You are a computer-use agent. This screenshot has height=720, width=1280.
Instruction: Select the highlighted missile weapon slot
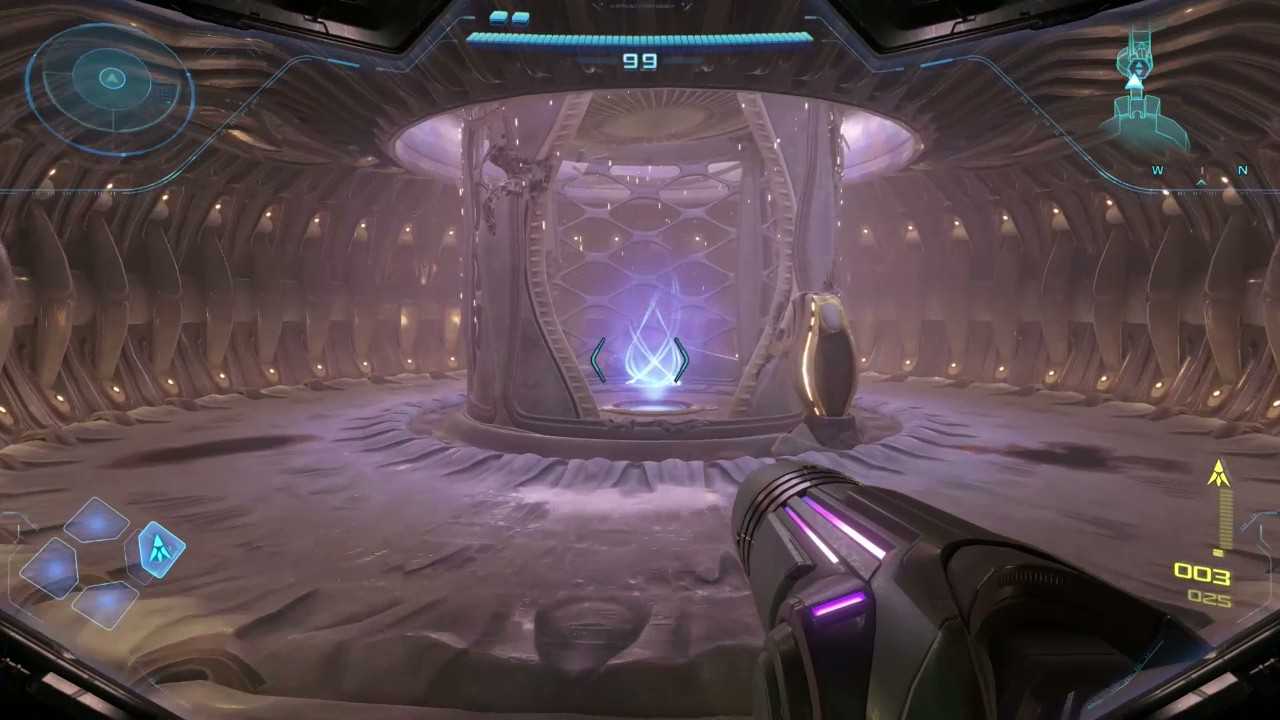point(158,549)
